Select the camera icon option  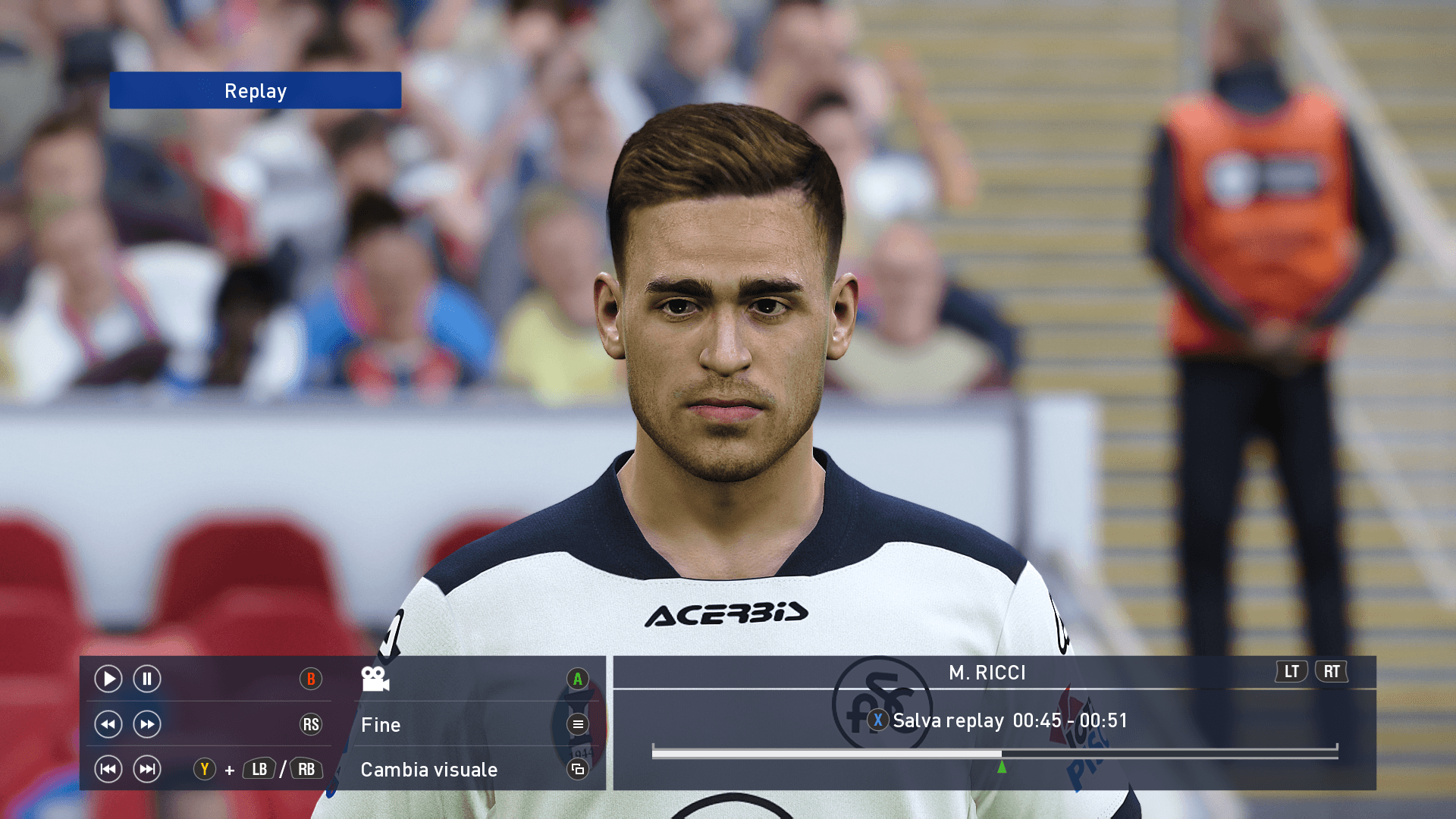tap(375, 679)
